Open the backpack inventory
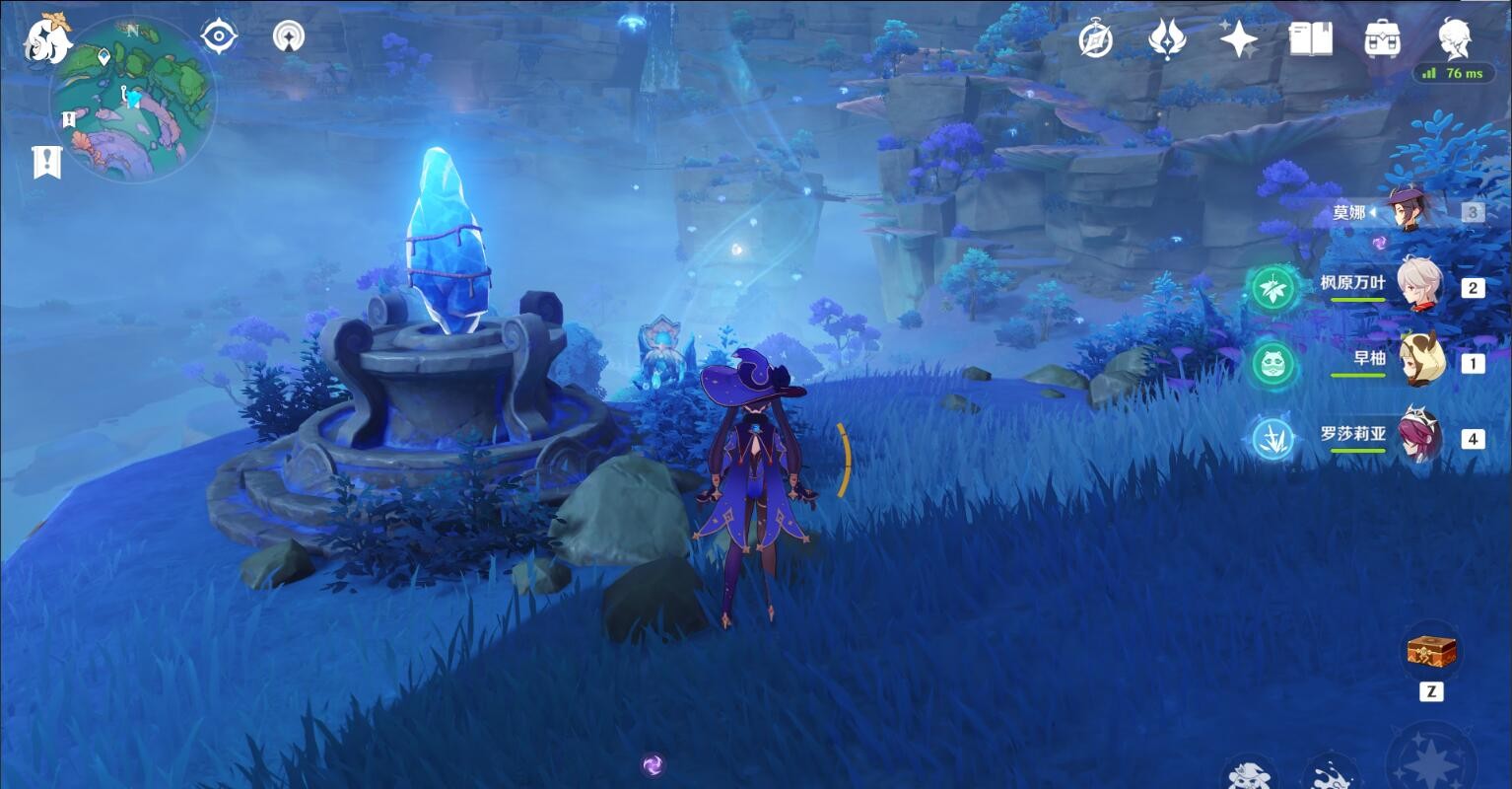This screenshot has width=1512, height=789. 1384,39
